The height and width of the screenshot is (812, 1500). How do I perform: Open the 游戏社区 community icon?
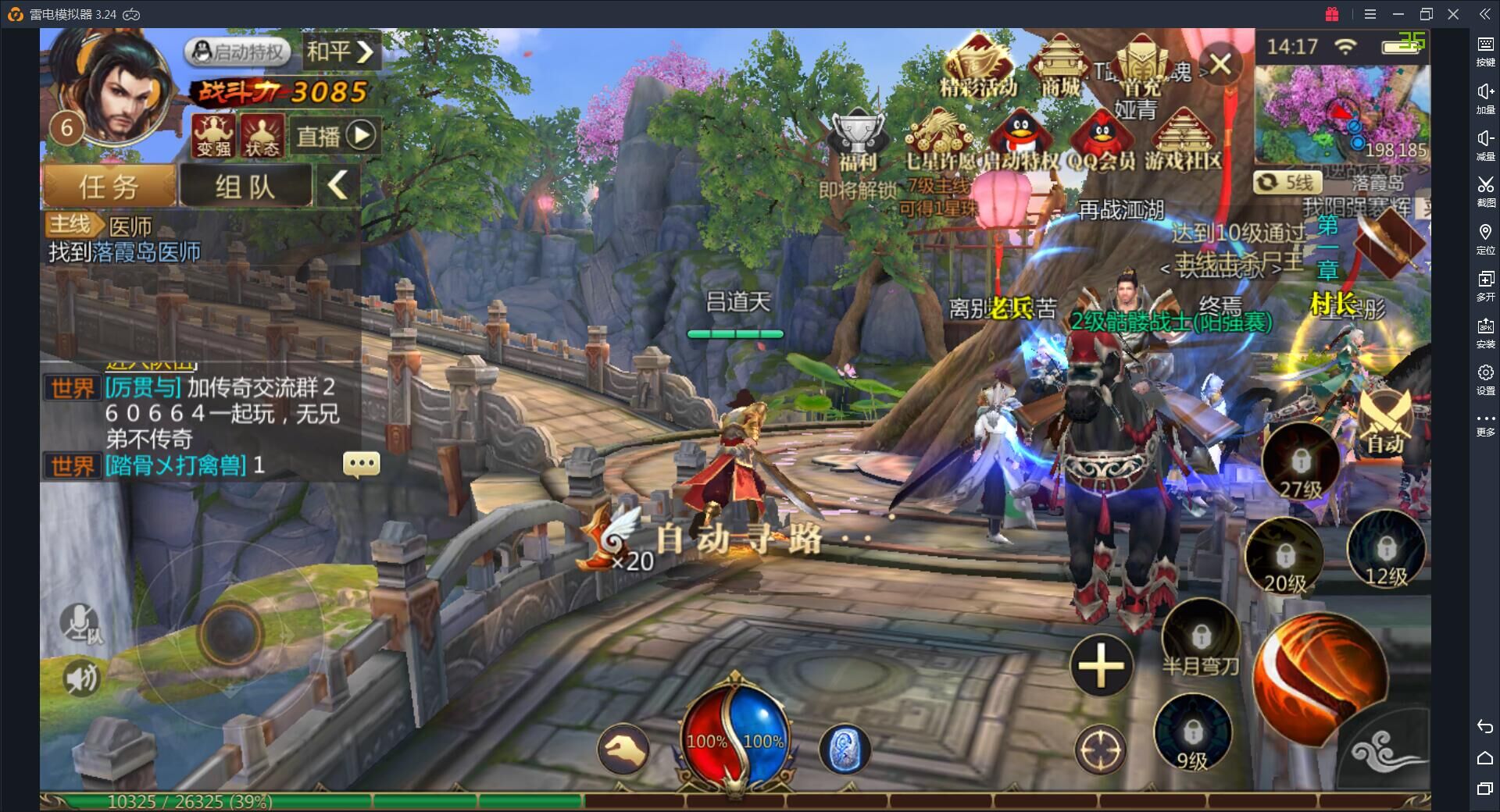1183,141
